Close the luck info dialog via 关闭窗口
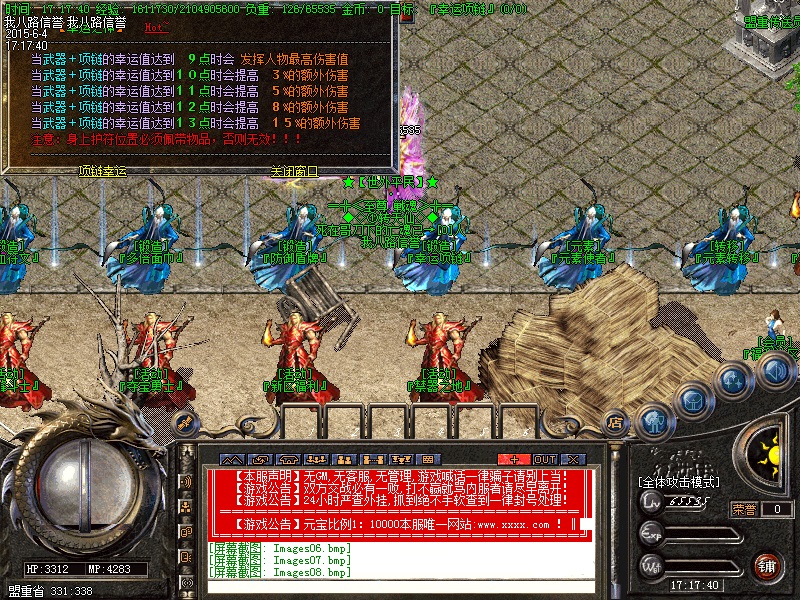Image resolution: width=800 pixels, height=600 pixels. tap(293, 171)
